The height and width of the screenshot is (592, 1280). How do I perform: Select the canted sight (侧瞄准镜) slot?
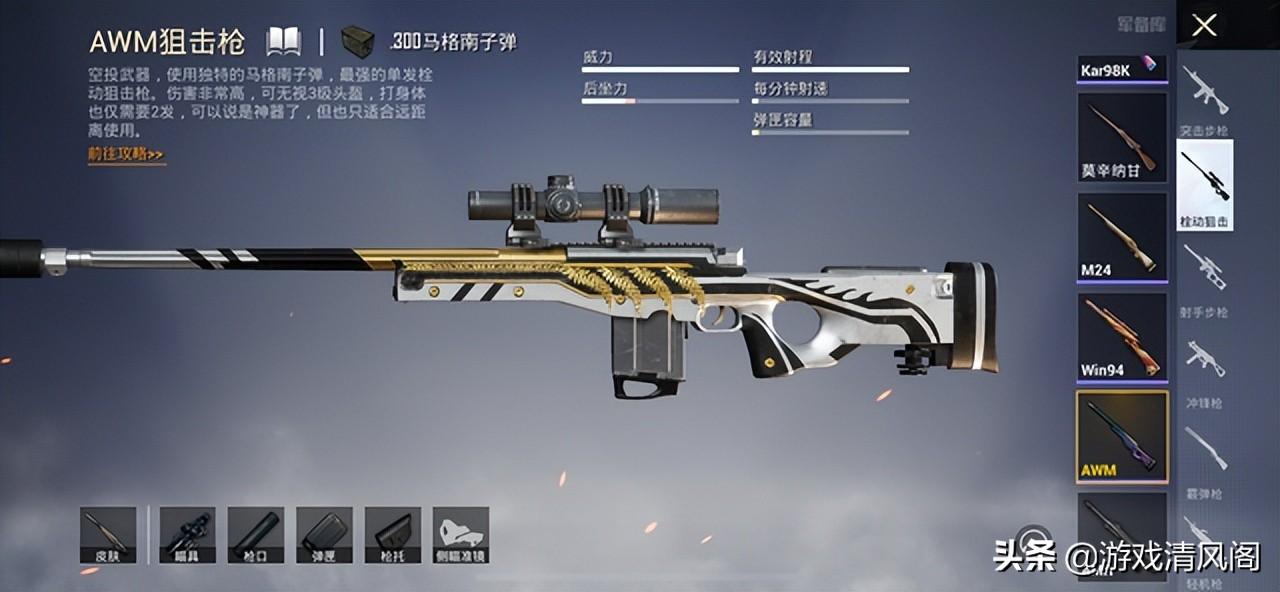461,534
